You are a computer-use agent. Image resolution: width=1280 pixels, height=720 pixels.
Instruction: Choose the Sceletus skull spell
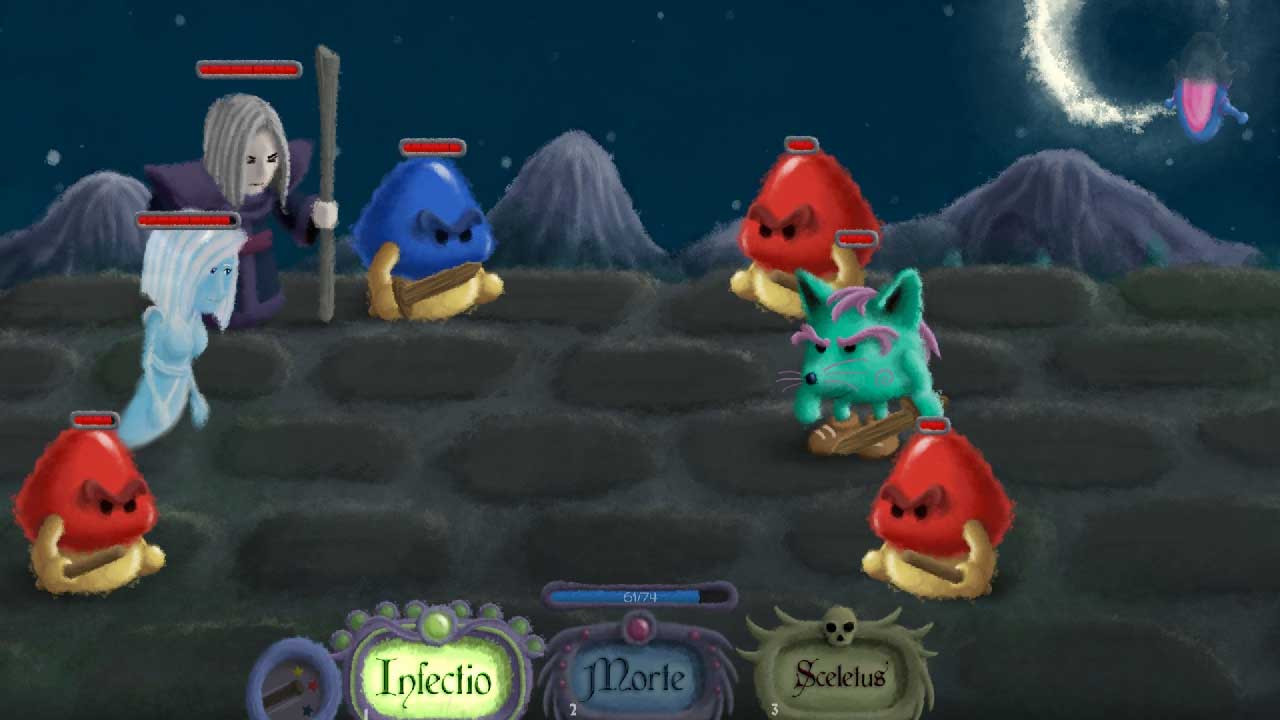(x=840, y=675)
